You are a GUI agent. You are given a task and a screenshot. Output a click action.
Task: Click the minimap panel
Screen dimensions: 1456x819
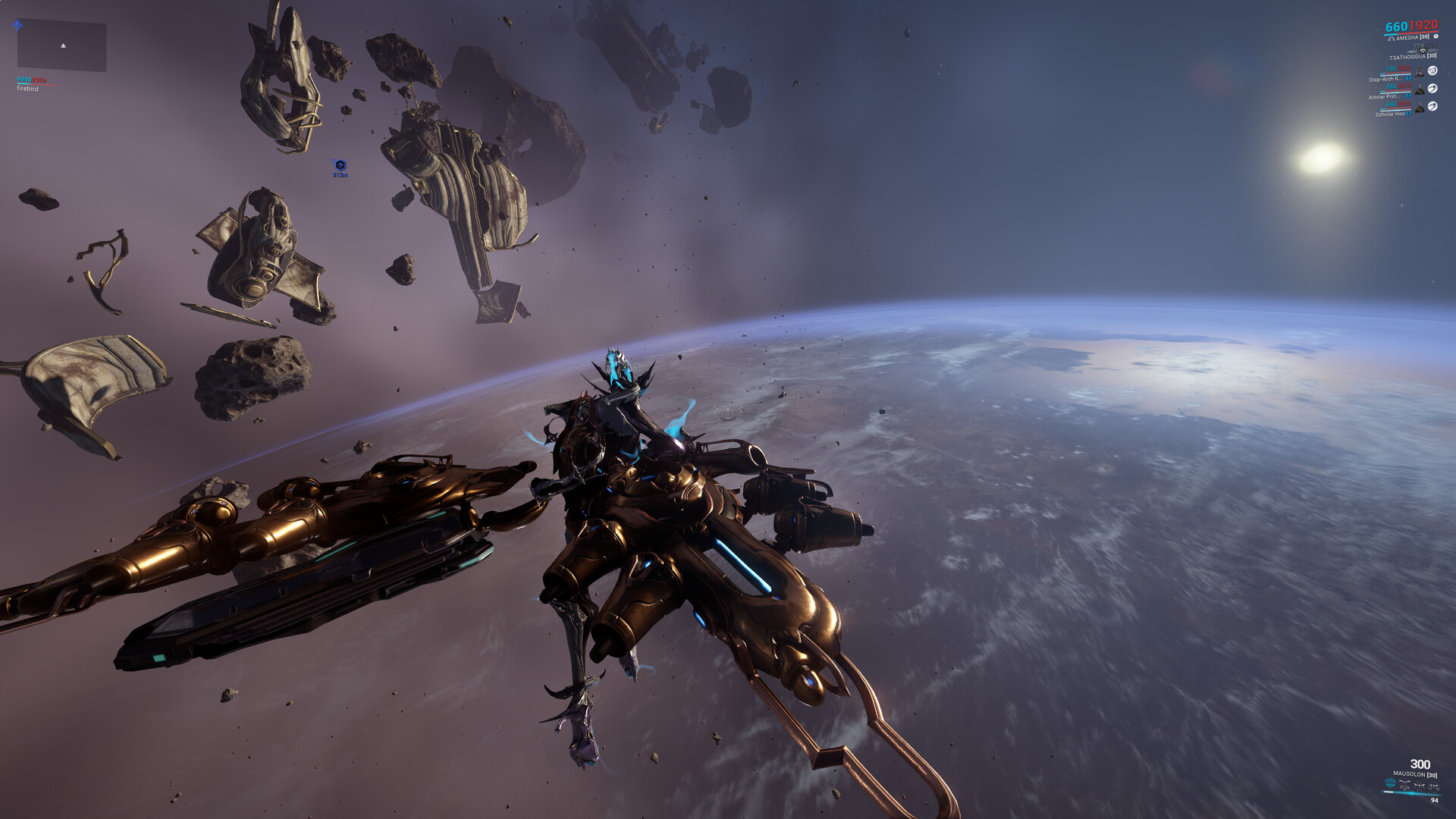(x=61, y=46)
